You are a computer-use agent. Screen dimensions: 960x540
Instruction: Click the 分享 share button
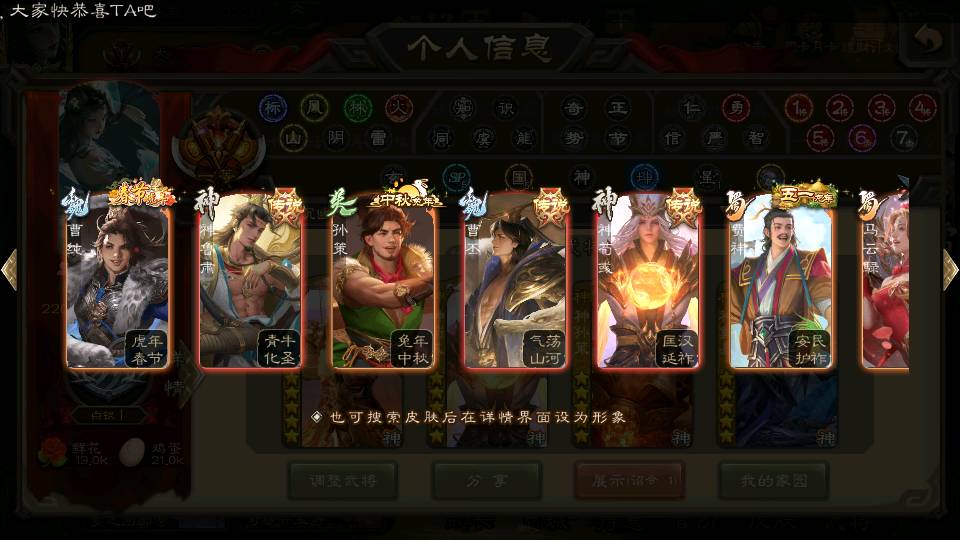tap(486, 481)
